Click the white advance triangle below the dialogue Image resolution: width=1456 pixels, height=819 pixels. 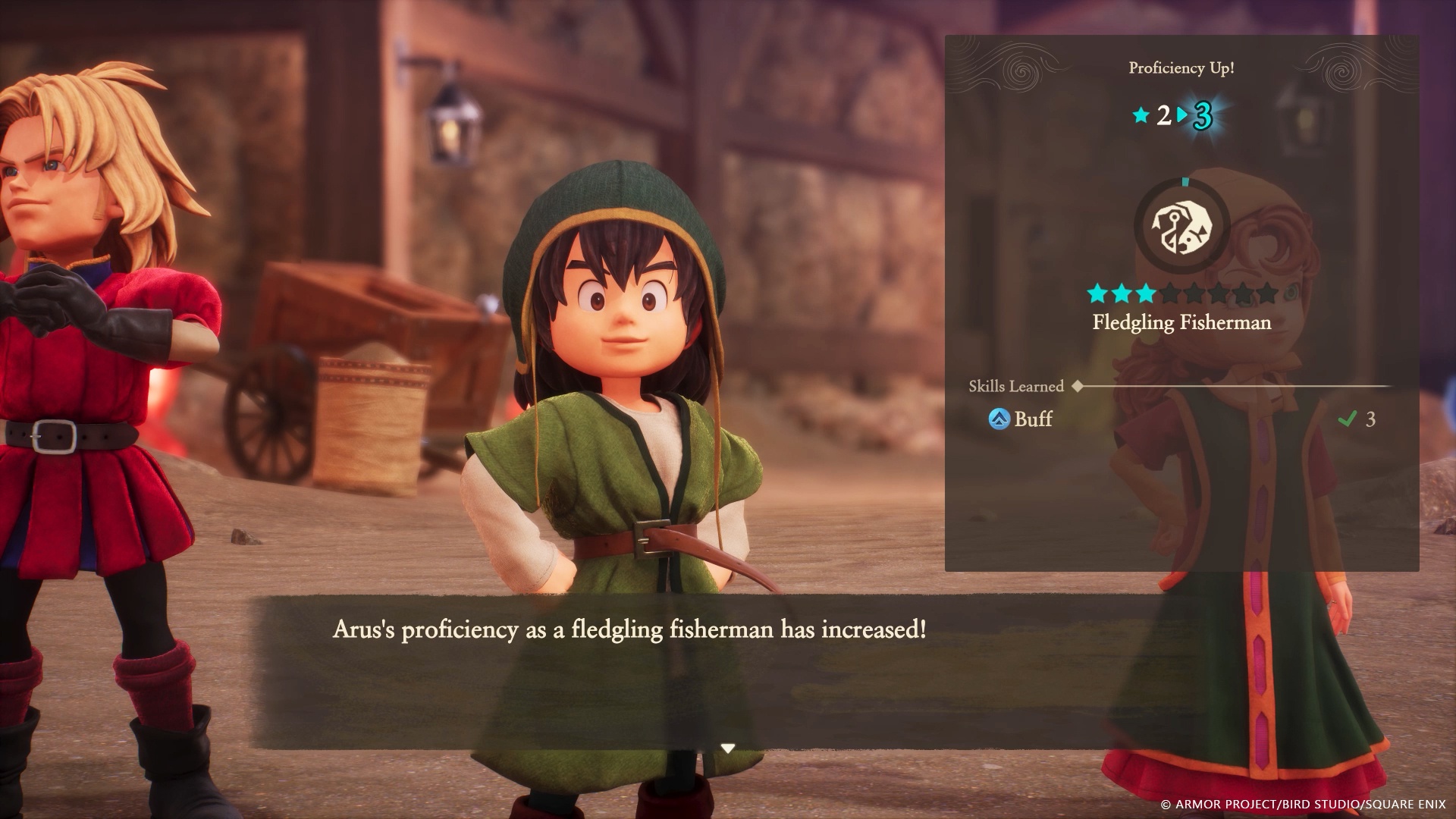pos(728,747)
